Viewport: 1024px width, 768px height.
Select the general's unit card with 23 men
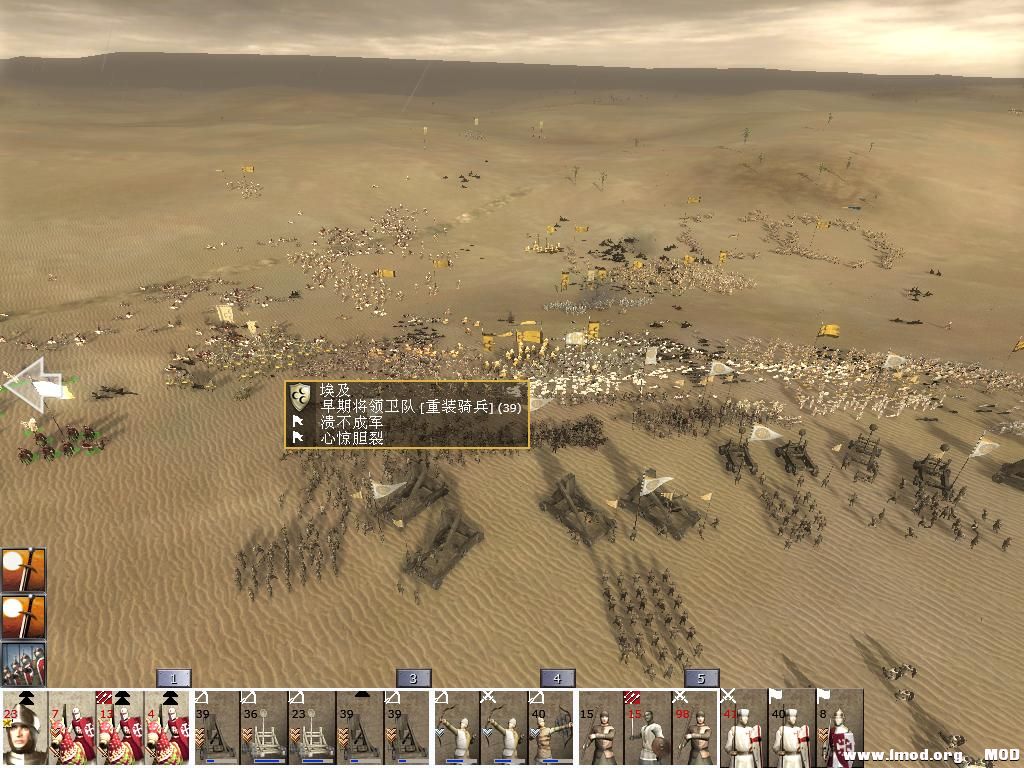point(24,729)
